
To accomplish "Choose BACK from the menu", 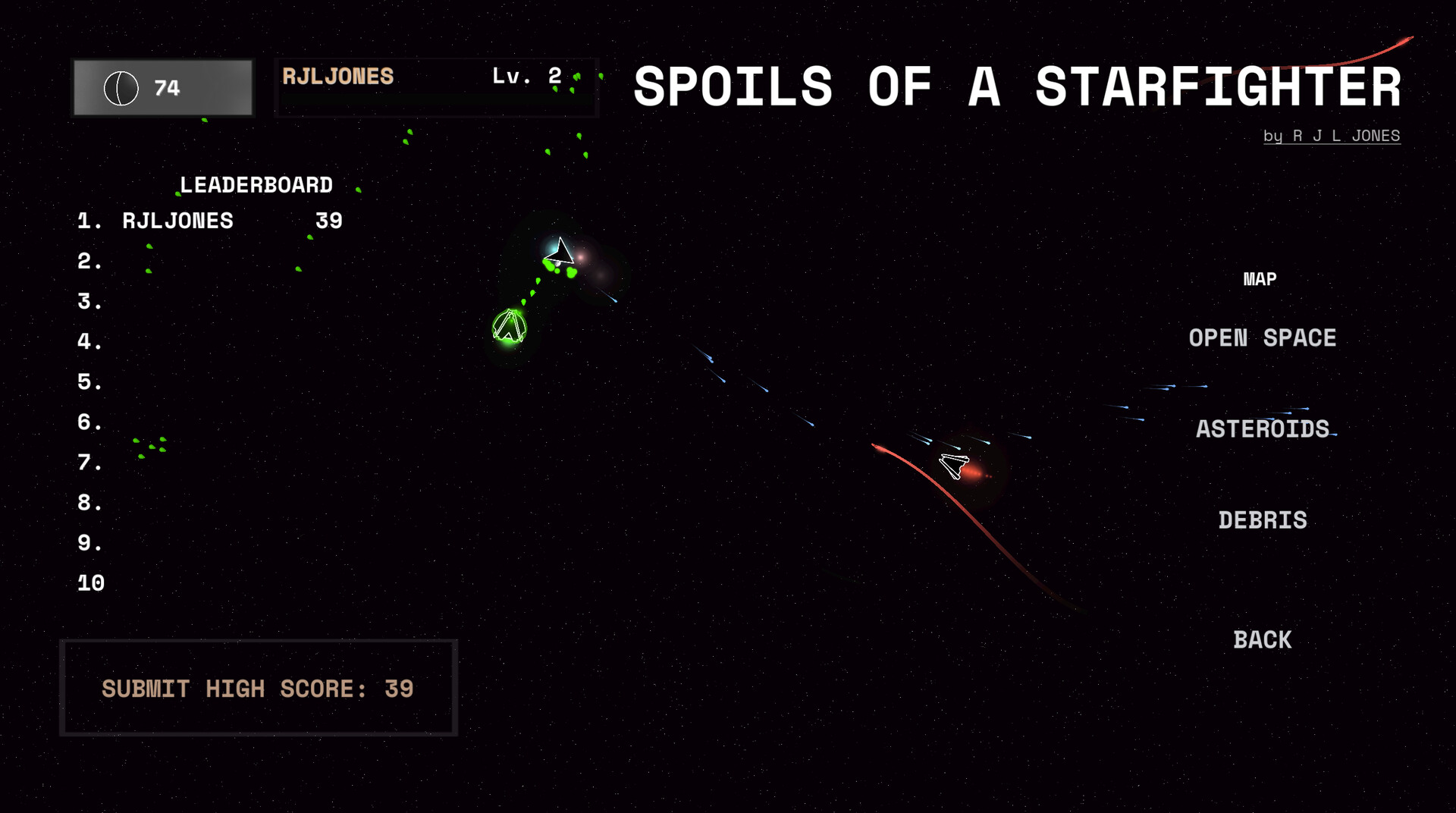I will tap(1262, 639).
